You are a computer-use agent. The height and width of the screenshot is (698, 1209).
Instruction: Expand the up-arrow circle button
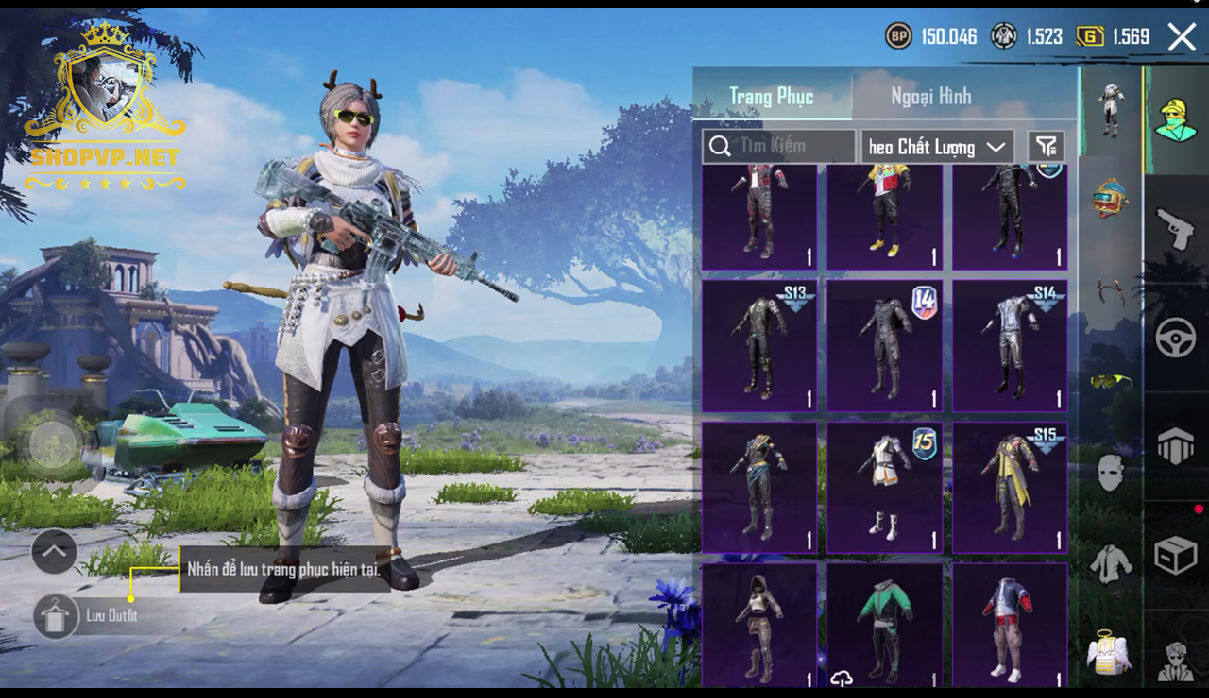tap(54, 550)
